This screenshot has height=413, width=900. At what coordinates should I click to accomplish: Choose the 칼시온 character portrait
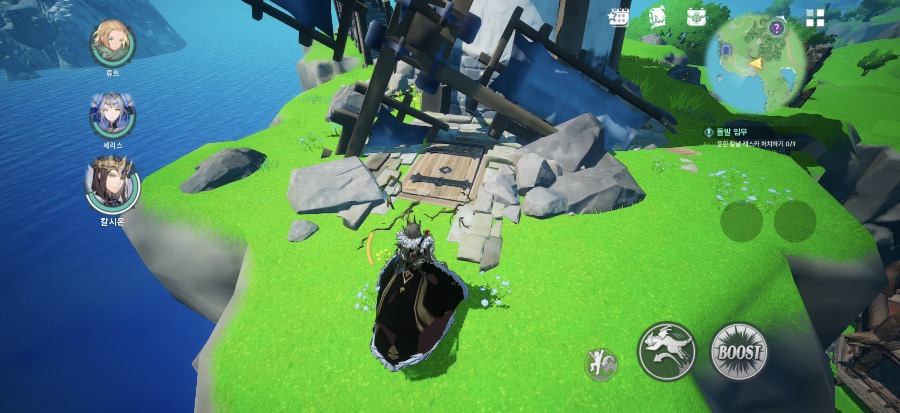click(x=112, y=184)
